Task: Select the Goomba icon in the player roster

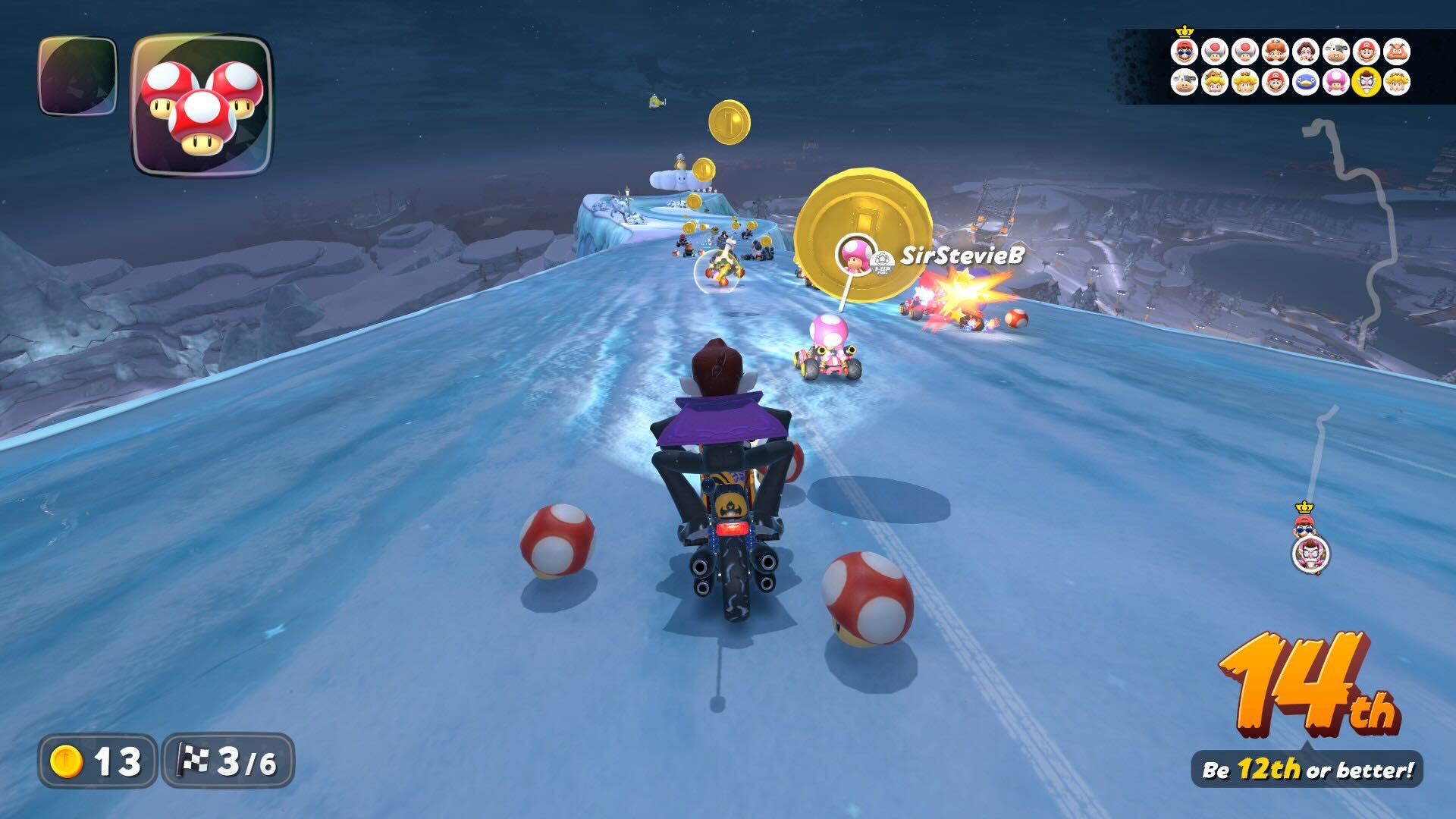Action: (1398, 52)
